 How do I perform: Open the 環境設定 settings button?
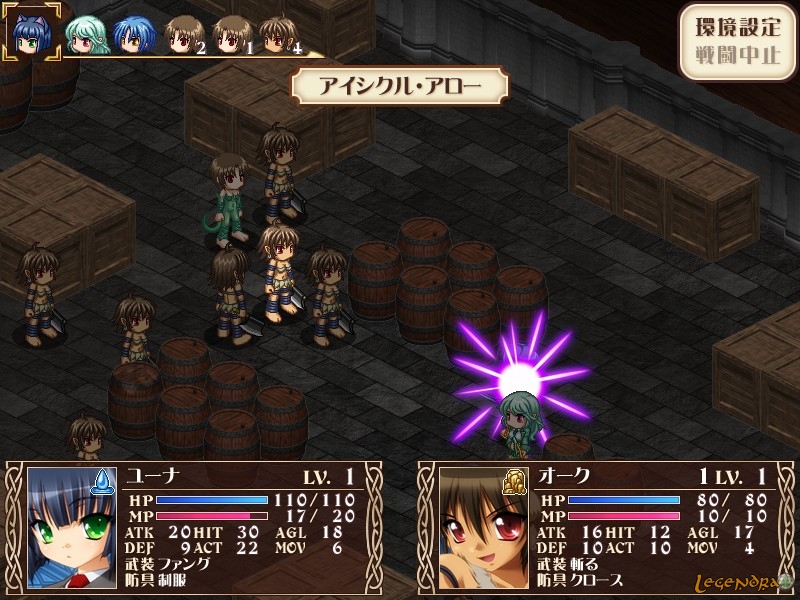click(x=738, y=27)
